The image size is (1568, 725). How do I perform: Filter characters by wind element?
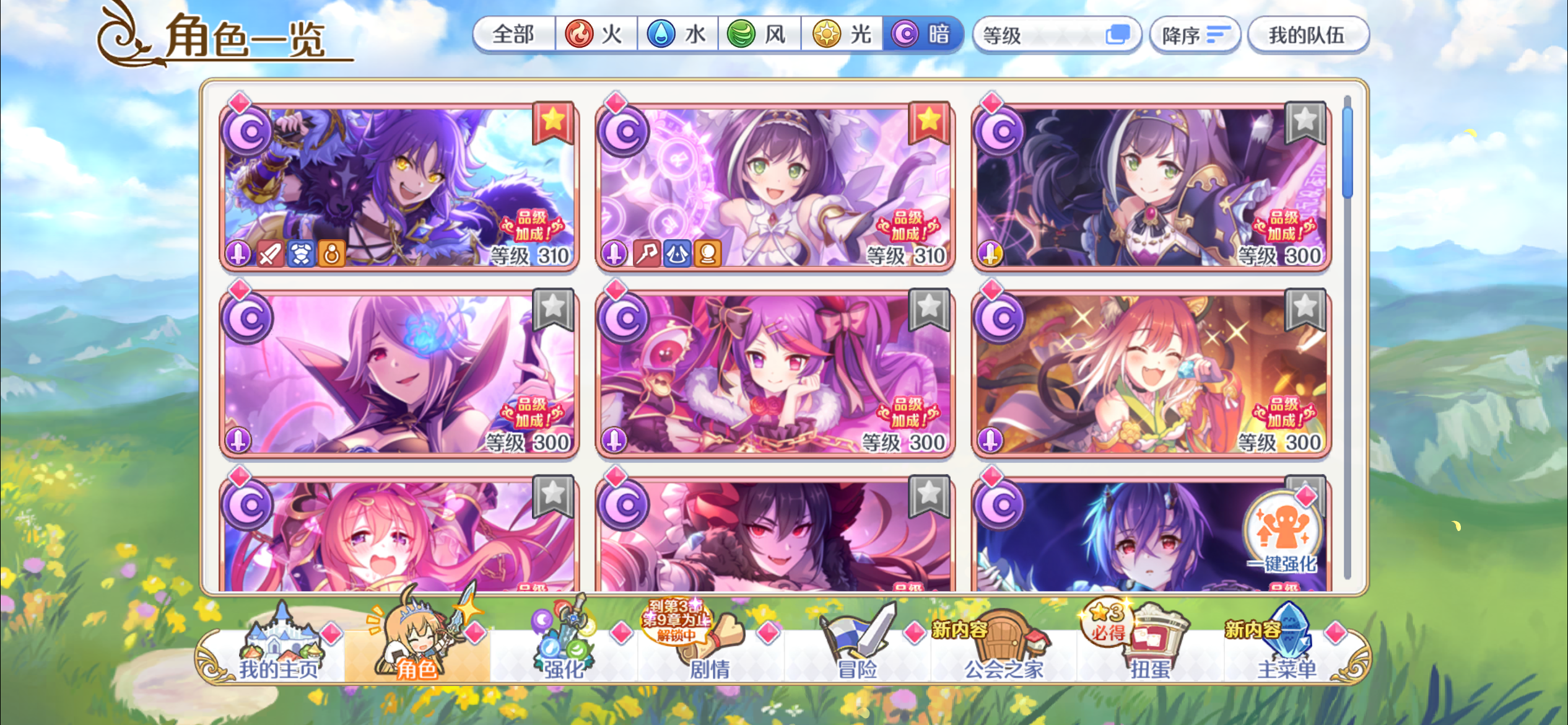(743, 35)
